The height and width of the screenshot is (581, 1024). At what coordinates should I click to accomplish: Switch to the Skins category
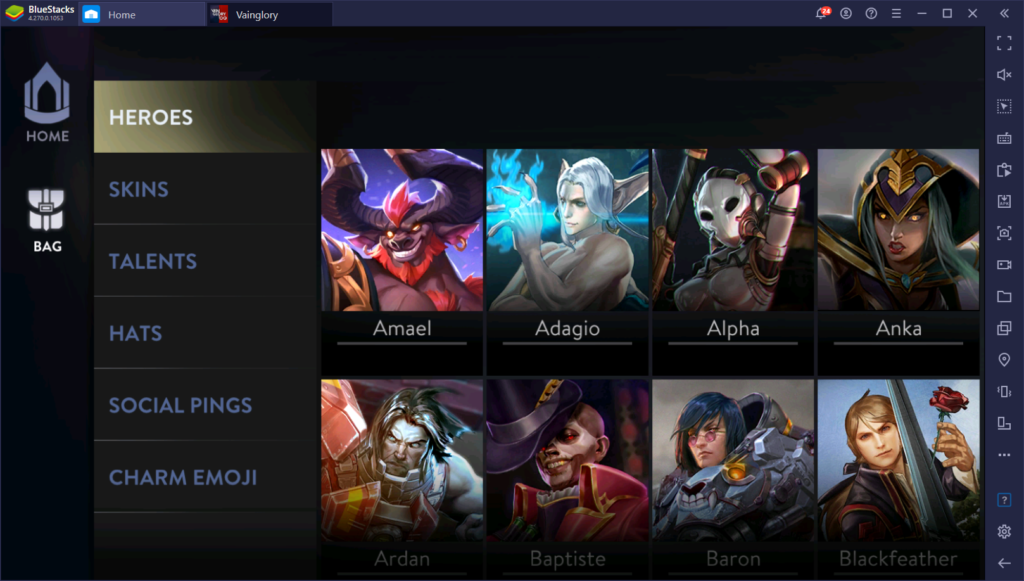pos(205,189)
